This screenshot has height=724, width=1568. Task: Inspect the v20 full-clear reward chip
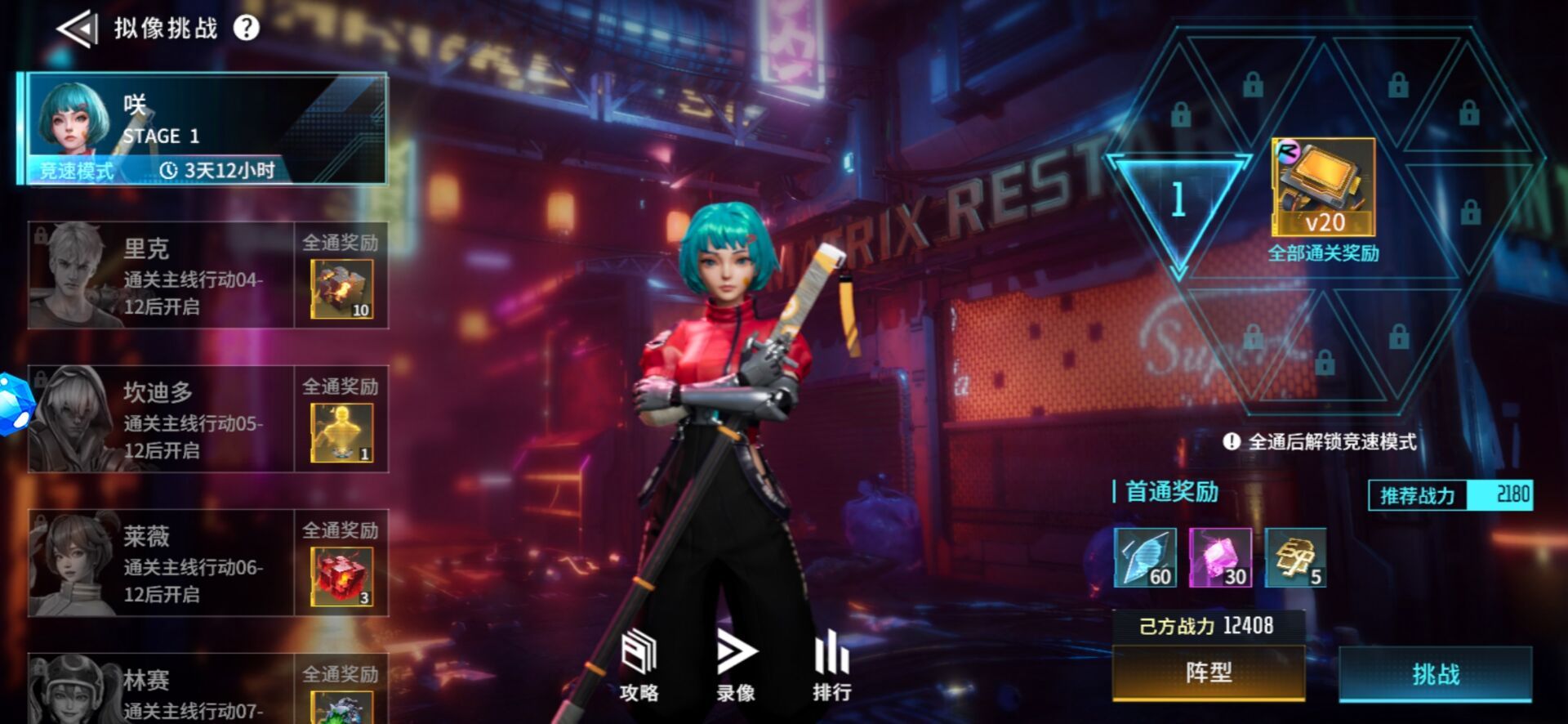click(1323, 188)
